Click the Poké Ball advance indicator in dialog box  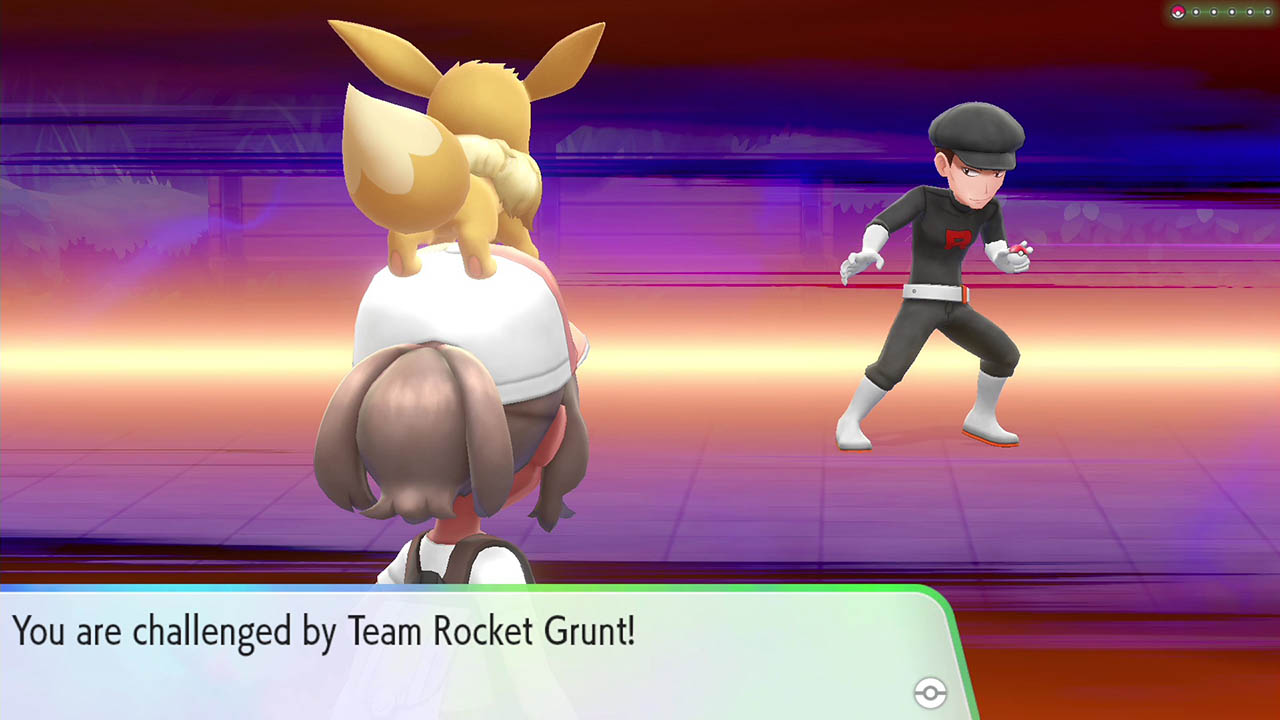928,692
